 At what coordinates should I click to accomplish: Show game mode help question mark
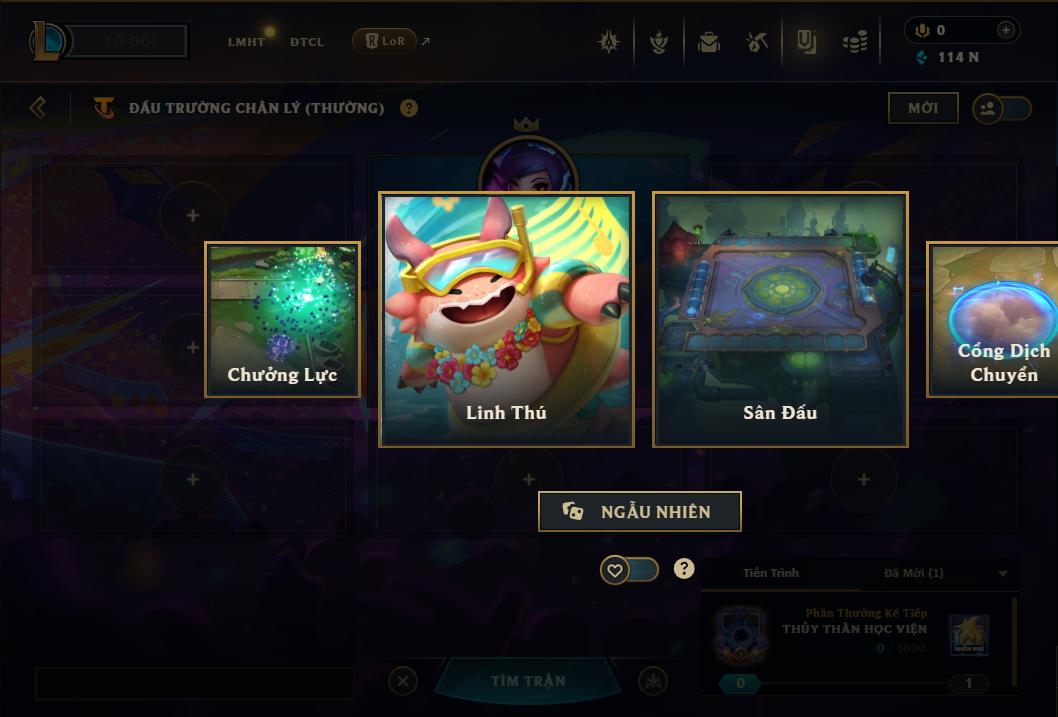(x=409, y=108)
